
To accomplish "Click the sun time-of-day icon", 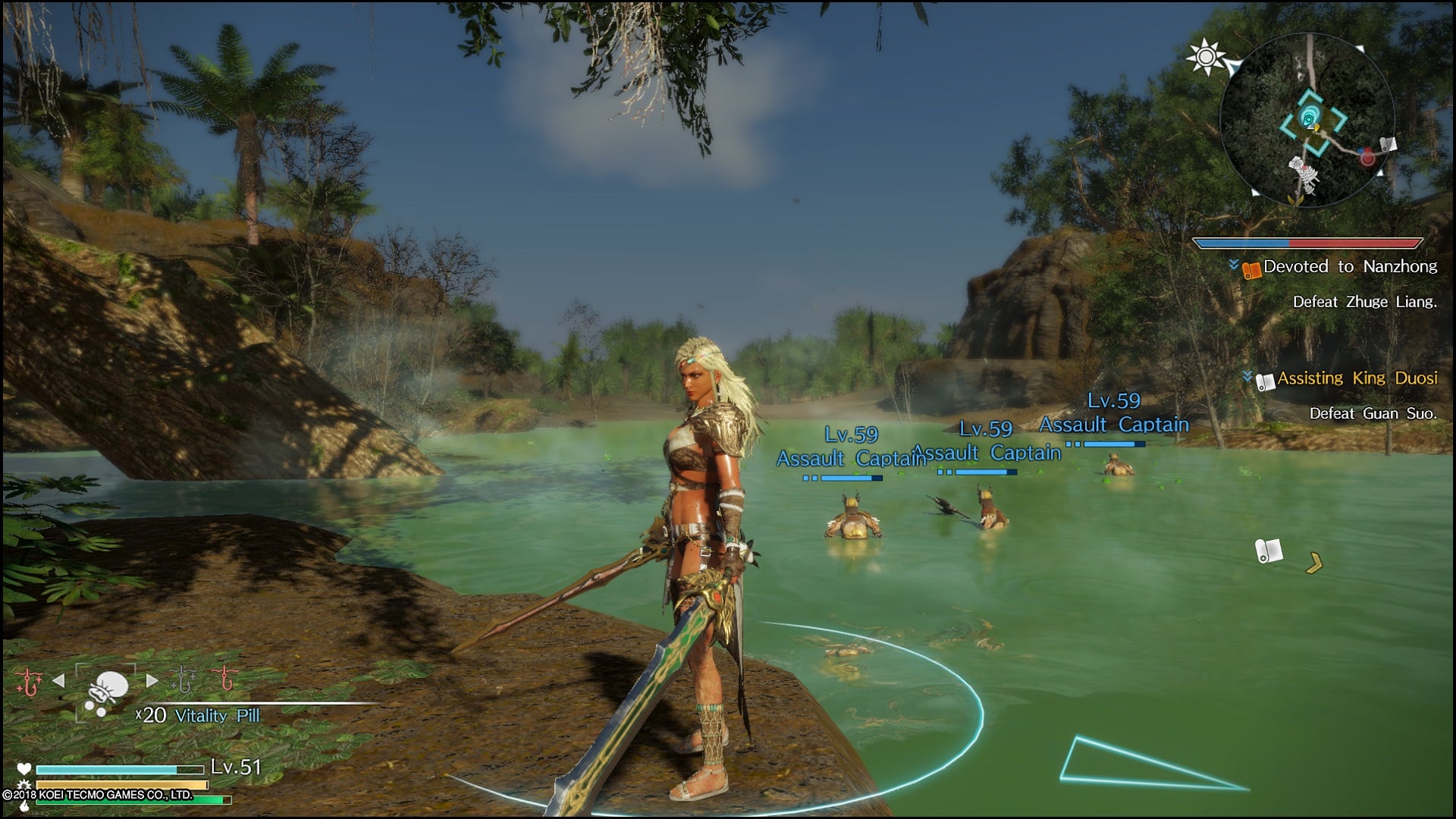I will click(x=1205, y=57).
